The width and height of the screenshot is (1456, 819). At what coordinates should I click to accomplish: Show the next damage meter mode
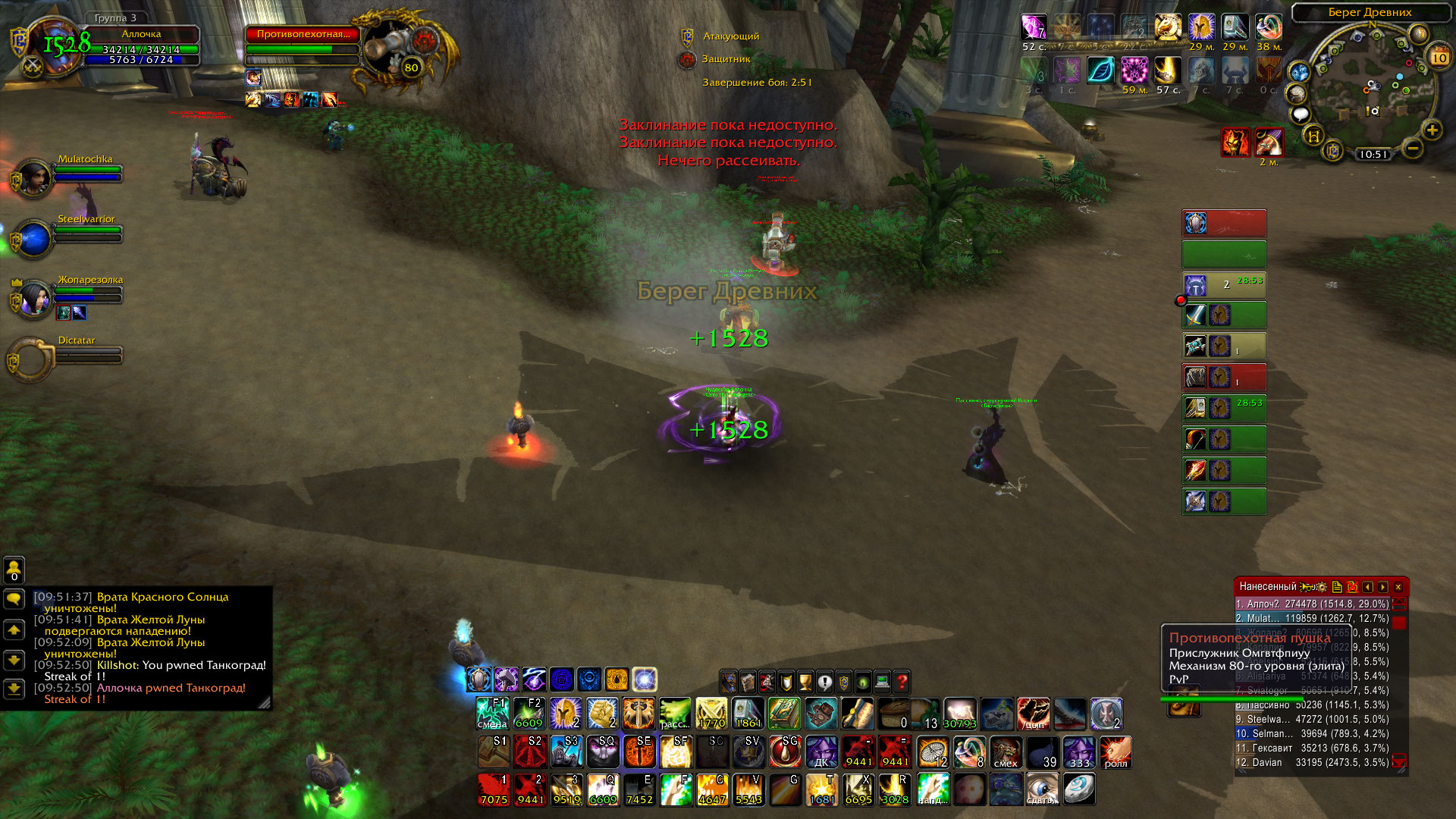click(1383, 587)
